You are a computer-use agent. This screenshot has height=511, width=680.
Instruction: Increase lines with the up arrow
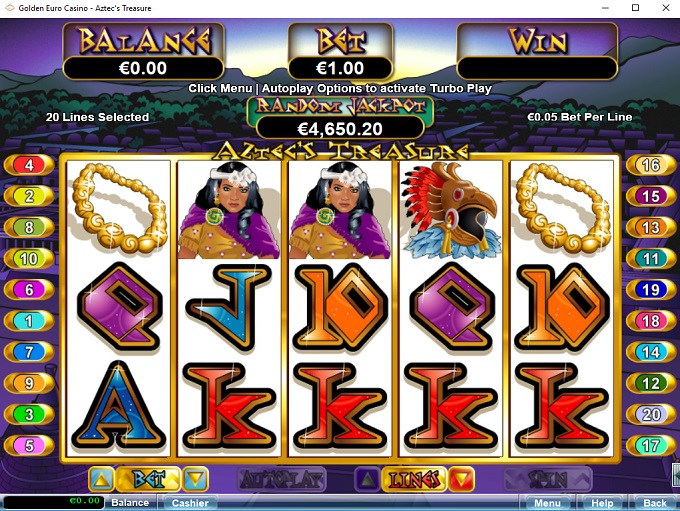pos(367,480)
